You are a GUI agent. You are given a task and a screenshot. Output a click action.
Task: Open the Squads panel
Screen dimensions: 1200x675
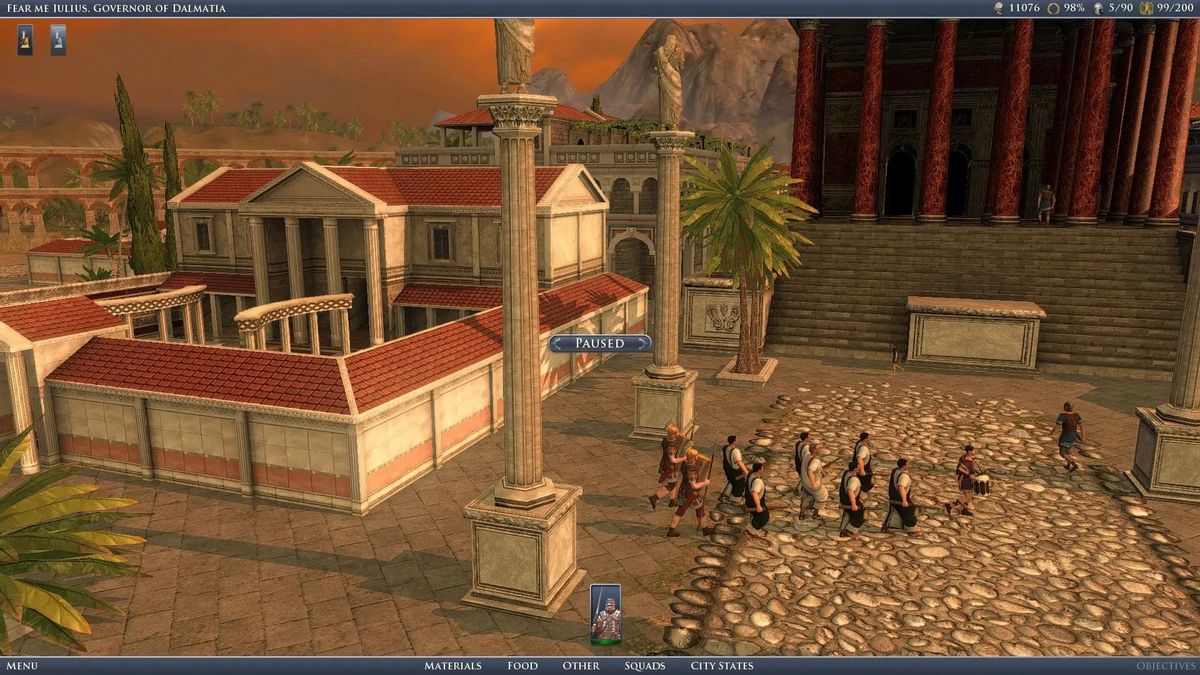[645, 666]
